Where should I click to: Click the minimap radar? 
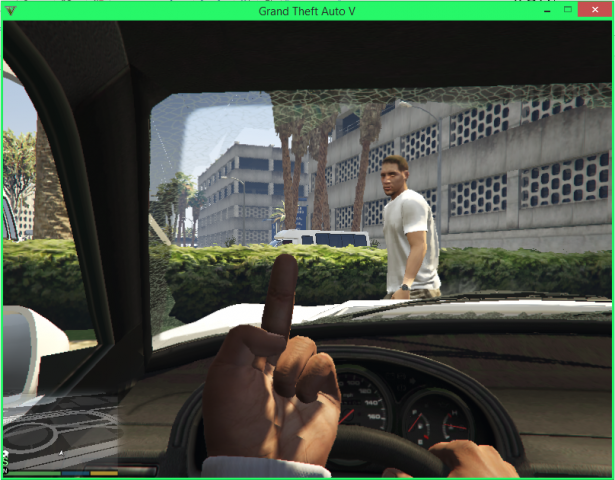(x=62, y=430)
